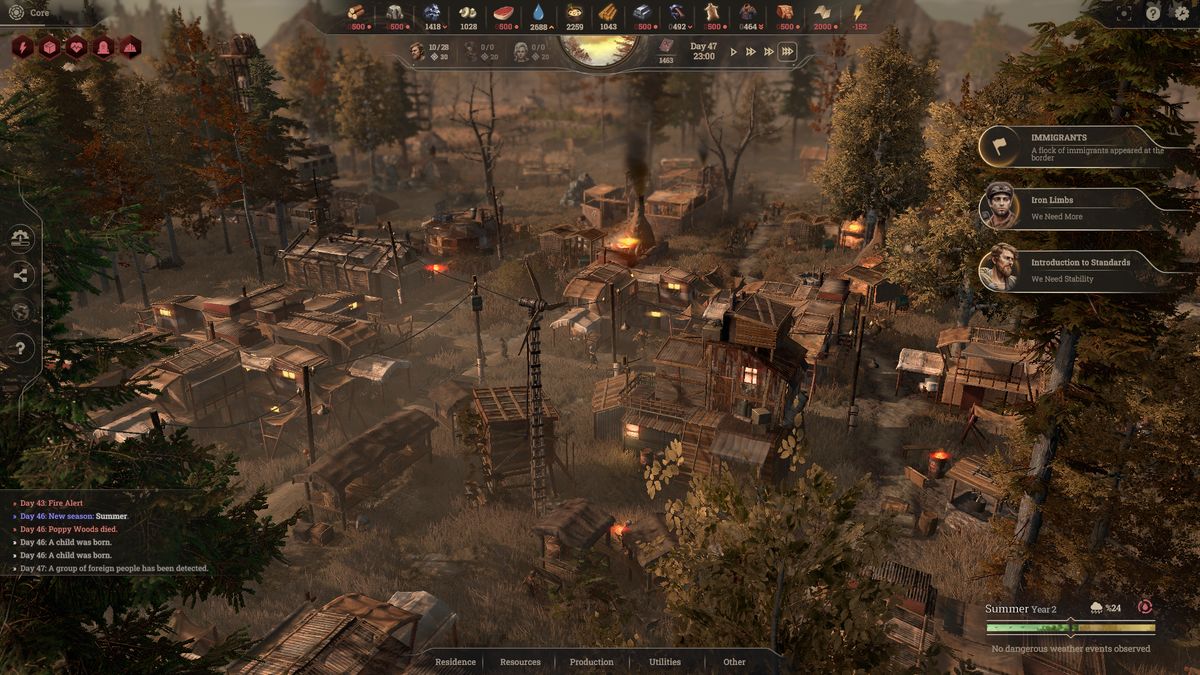The width and height of the screenshot is (1200, 675).
Task: Choose the Other build category
Action: pos(735,662)
